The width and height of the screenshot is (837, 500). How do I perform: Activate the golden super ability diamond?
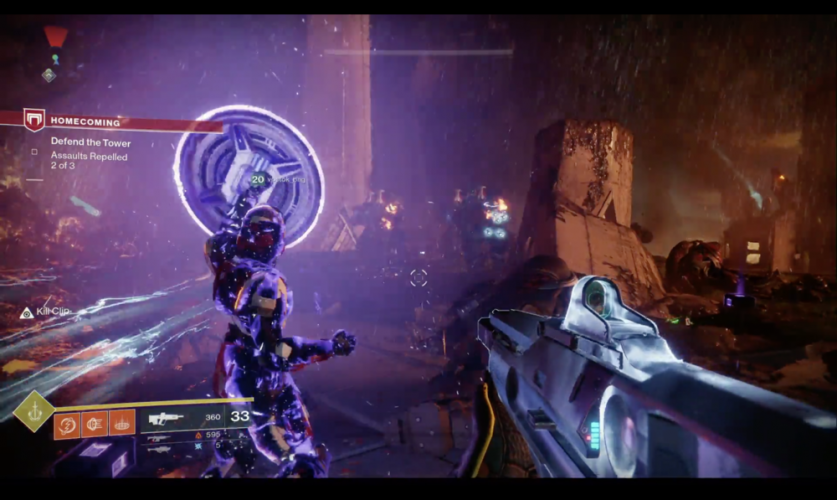(34, 410)
